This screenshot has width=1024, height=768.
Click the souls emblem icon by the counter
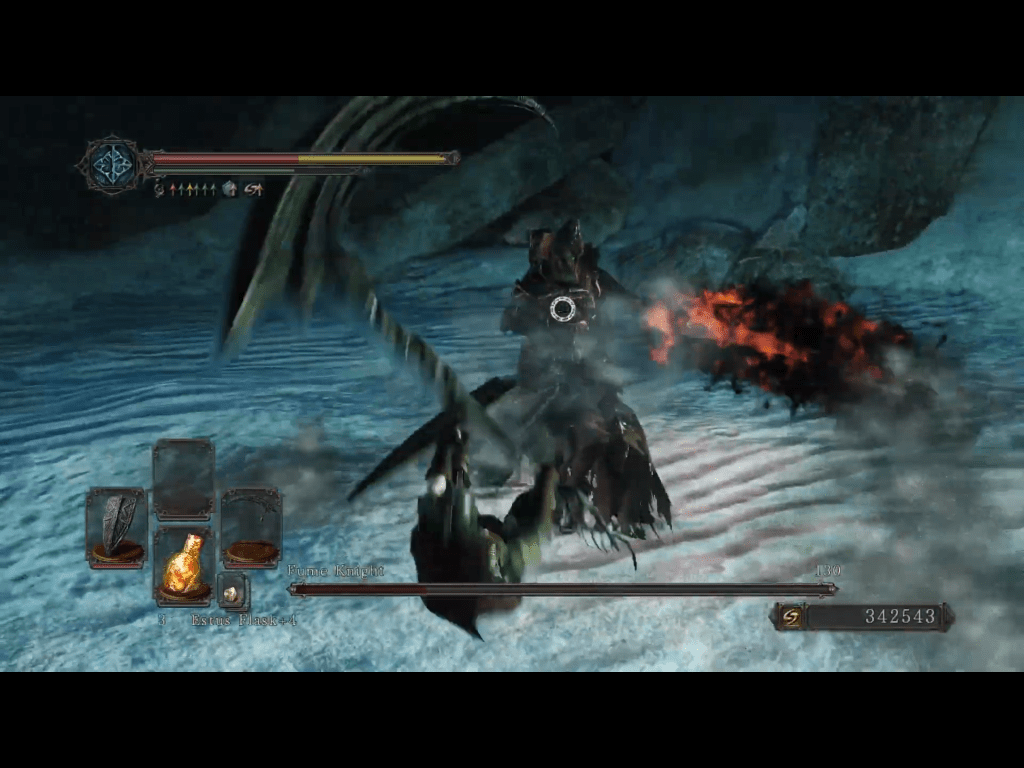[x=791, y=617]
